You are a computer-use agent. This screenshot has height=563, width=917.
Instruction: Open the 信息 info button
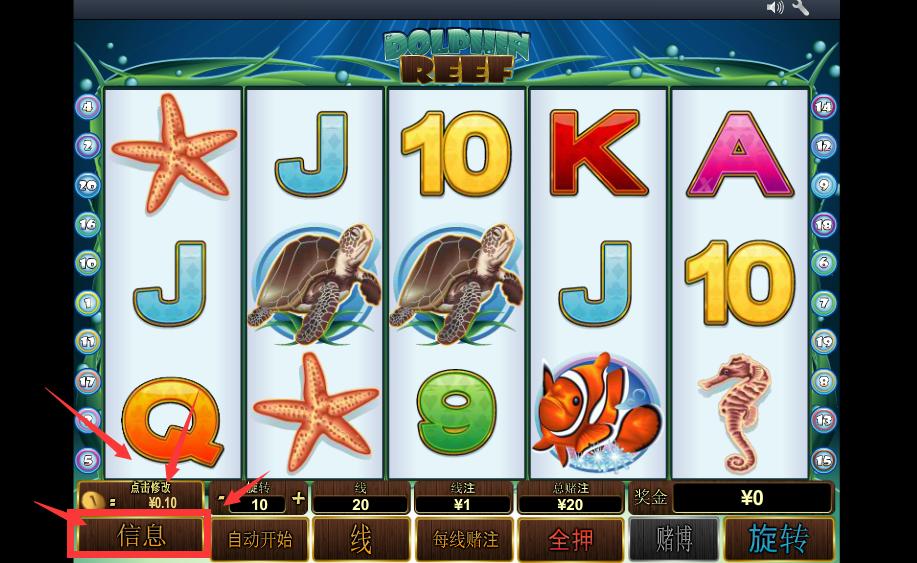(141, 536)
